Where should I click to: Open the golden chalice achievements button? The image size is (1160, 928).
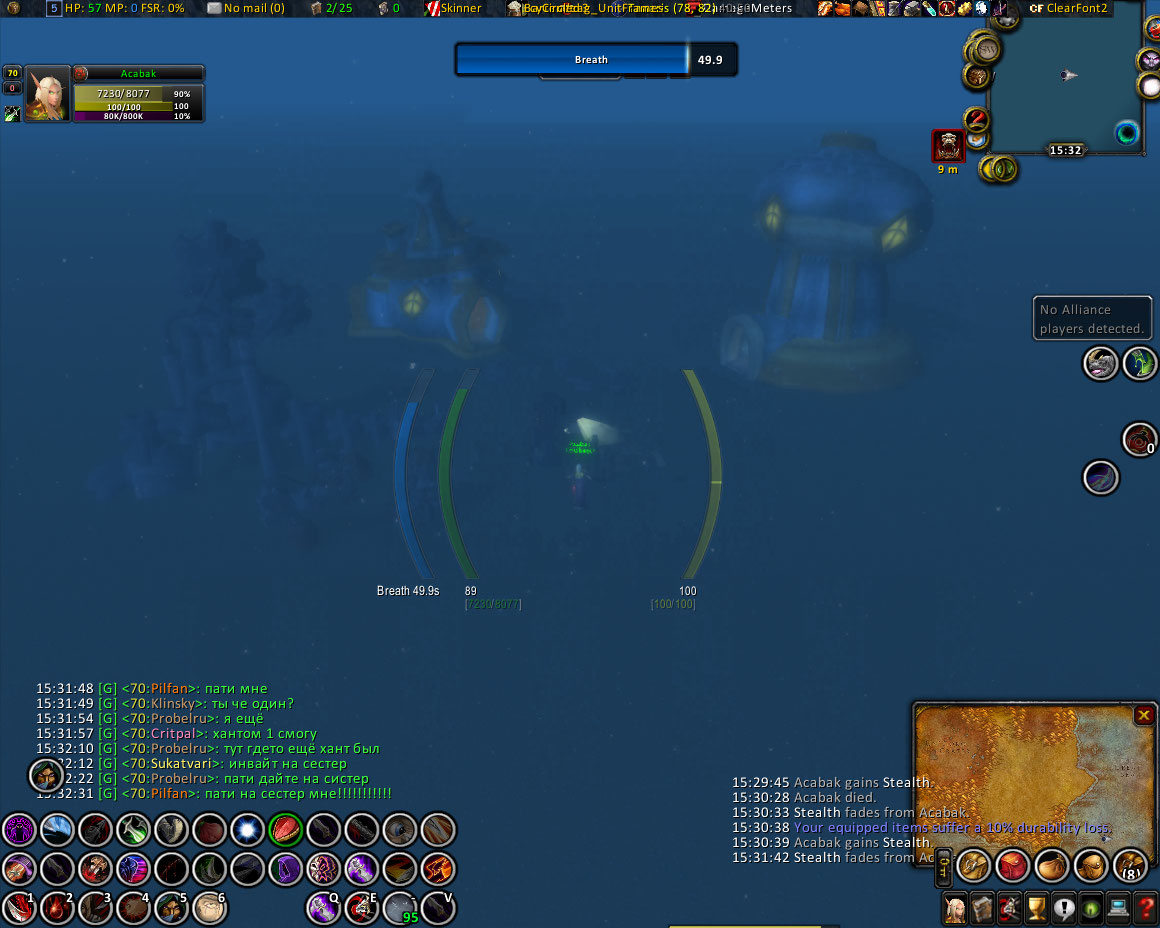[1037, 908]
